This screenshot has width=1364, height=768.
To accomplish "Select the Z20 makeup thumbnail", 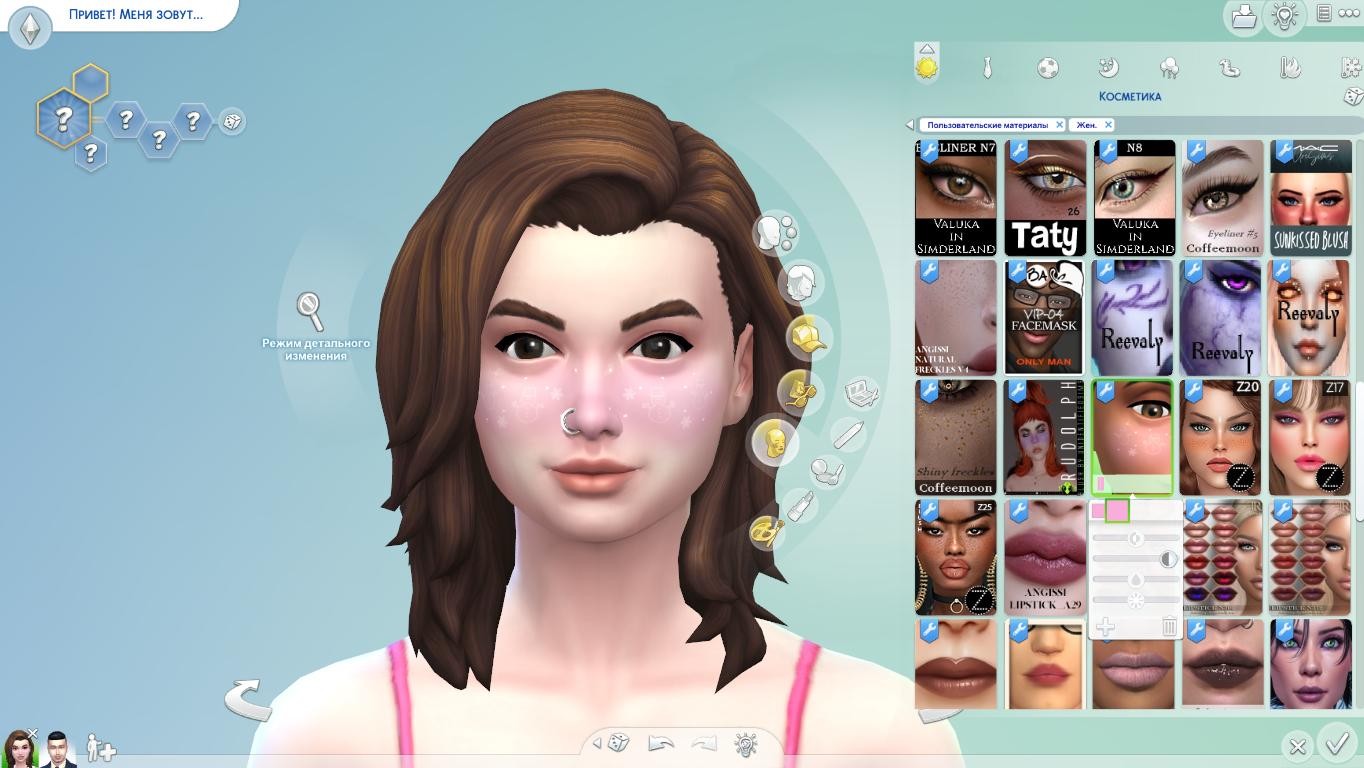I will coord(1221,437).
